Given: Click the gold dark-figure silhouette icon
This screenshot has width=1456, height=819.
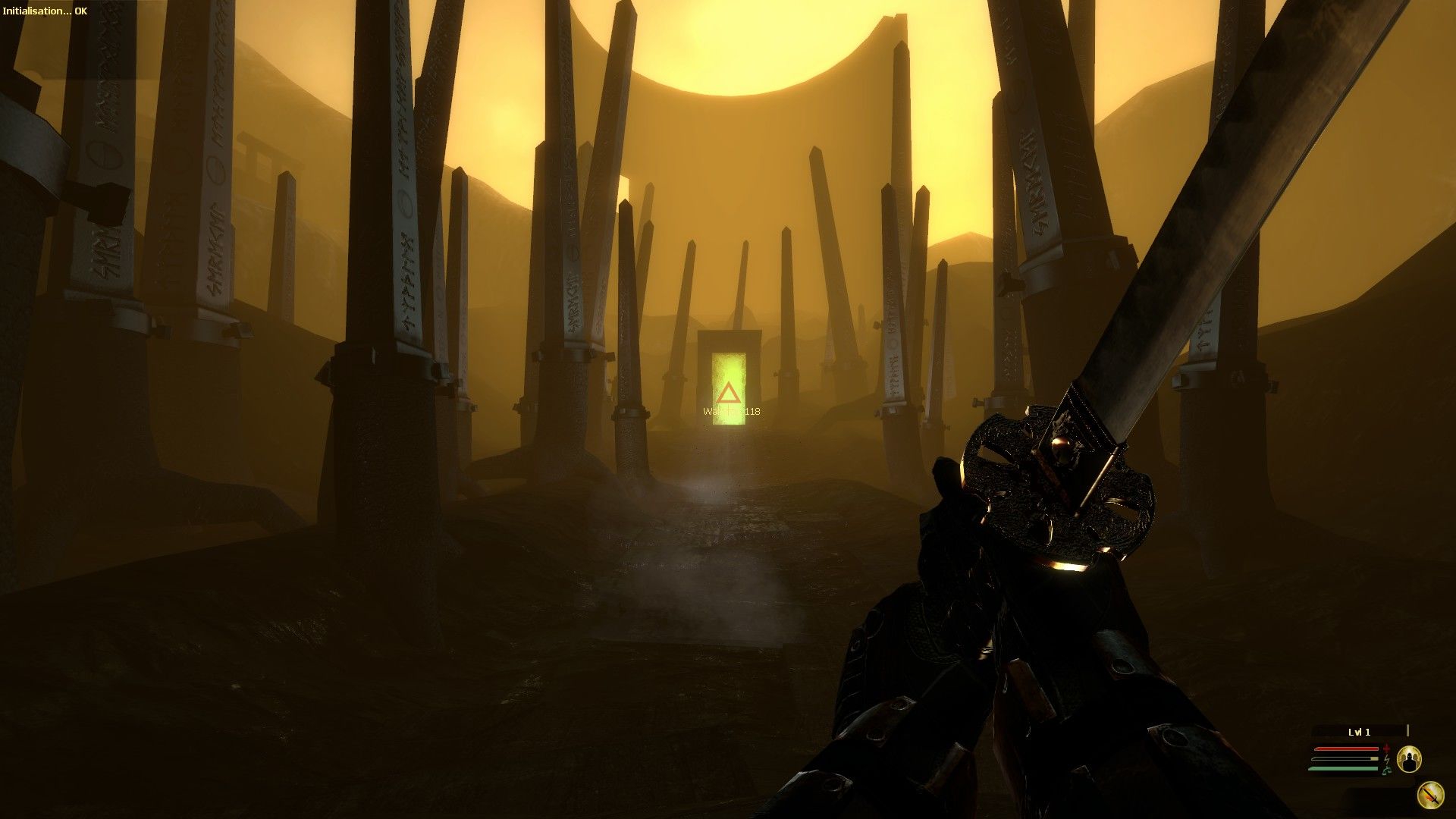Looking at the screenshot, I should tap(1409, 758).
